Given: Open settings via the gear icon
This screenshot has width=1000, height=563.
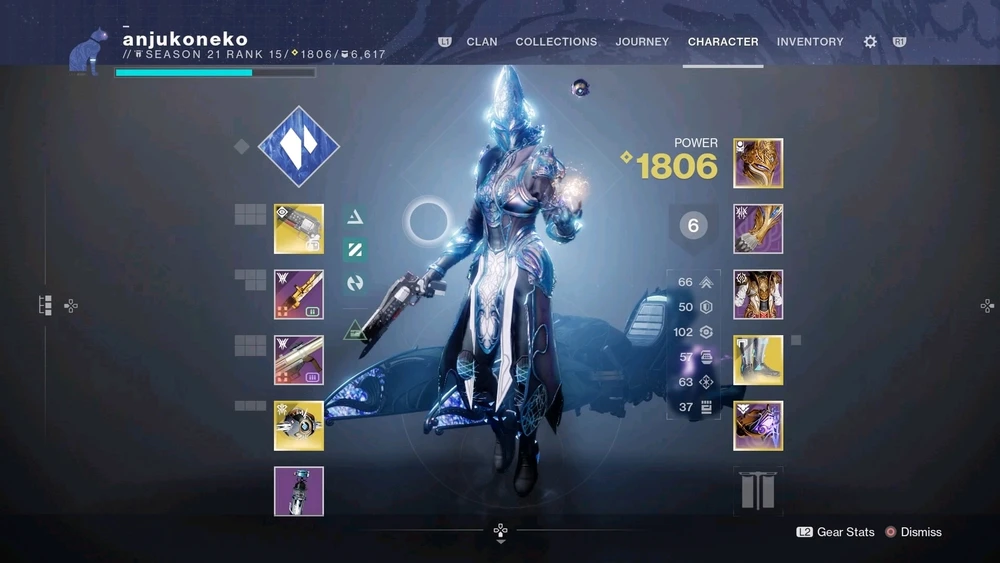Looking at the screenshot, I should (870, 42).
